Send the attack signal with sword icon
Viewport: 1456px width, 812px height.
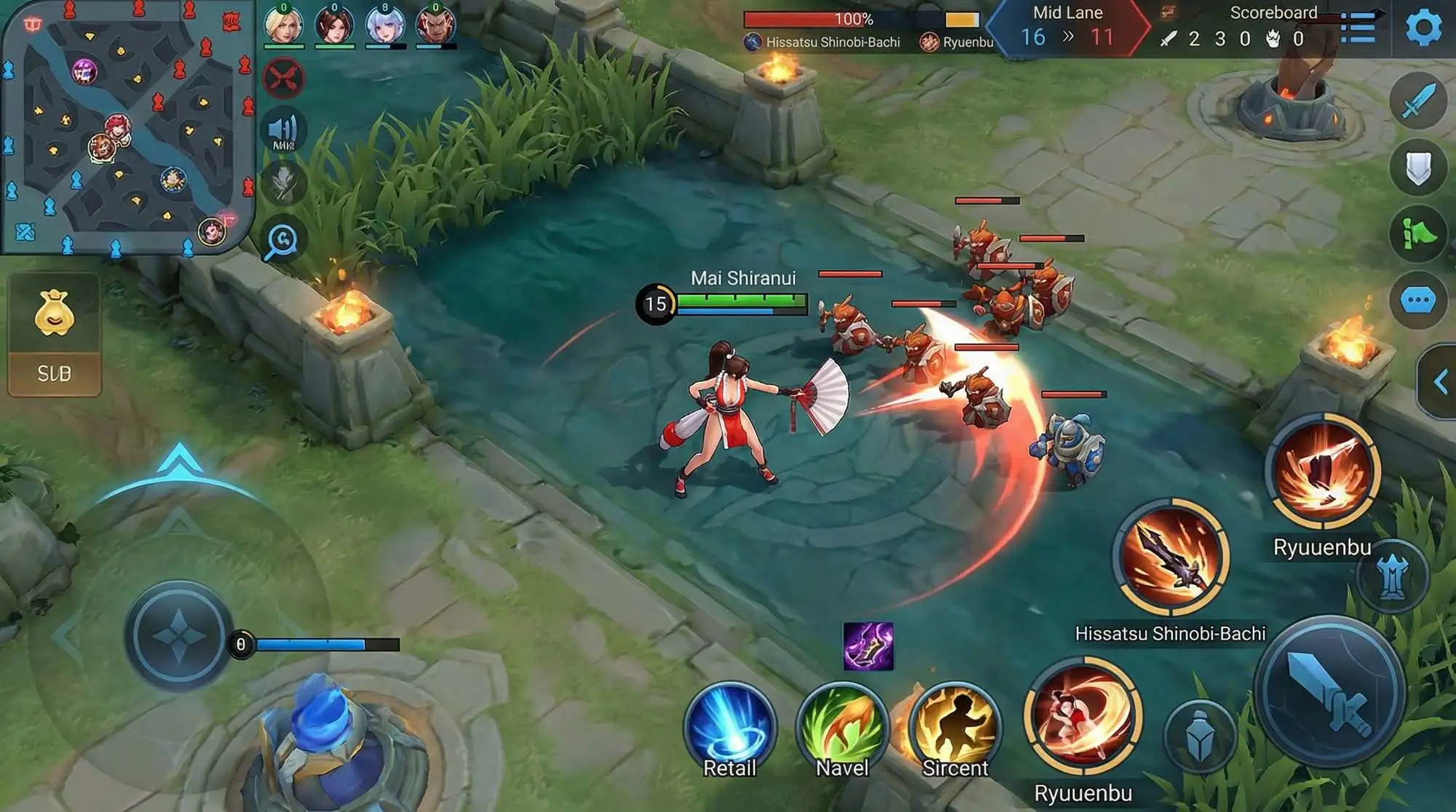[1417, 102]
